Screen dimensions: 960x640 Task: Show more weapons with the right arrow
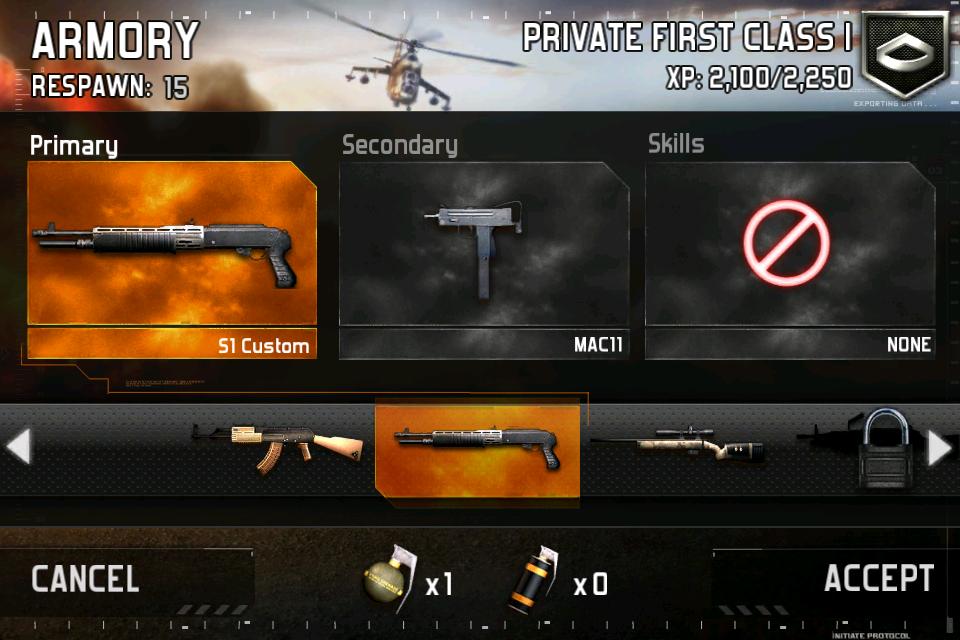[940, 449]
